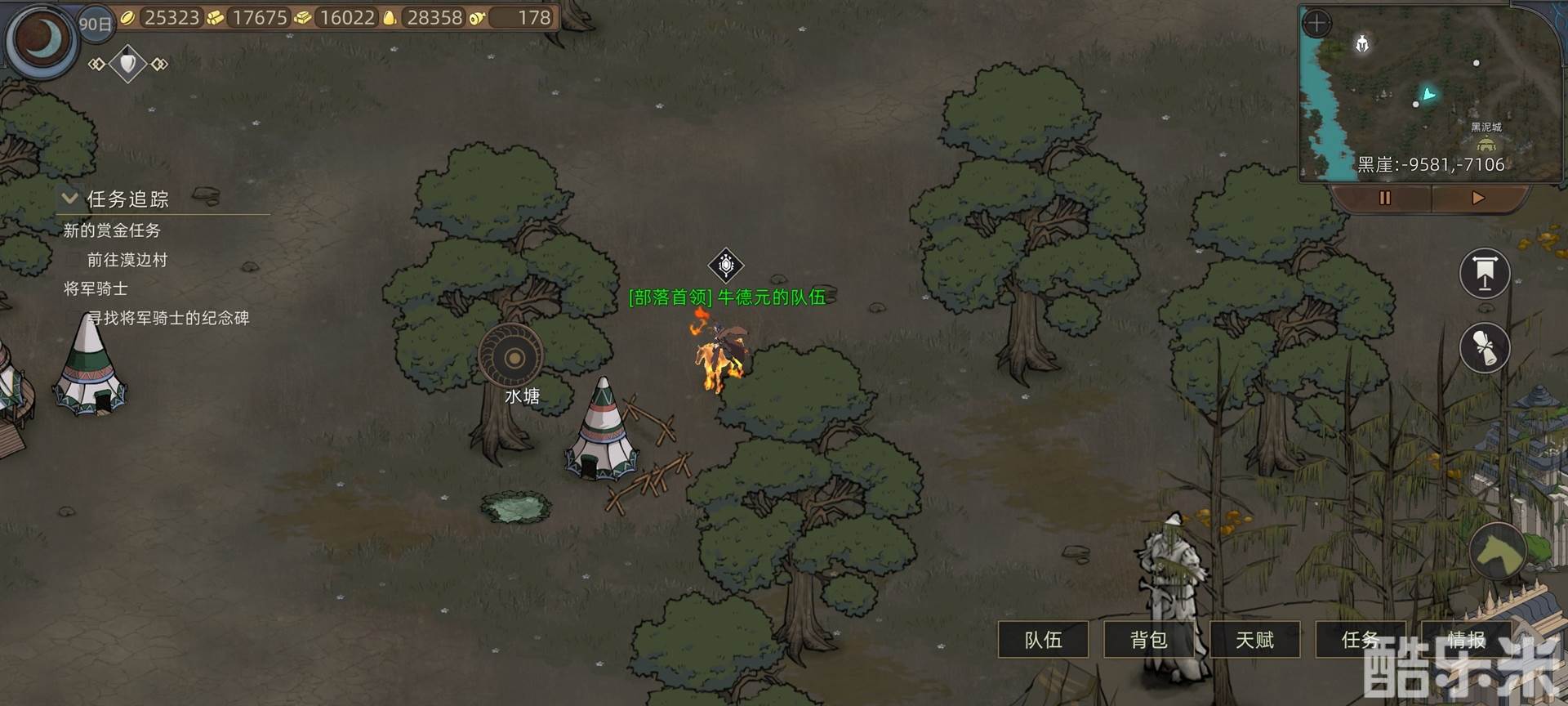Open the 队伍 party menu
This screenshot has height=706, width=1568.
tap(1043, 640)
